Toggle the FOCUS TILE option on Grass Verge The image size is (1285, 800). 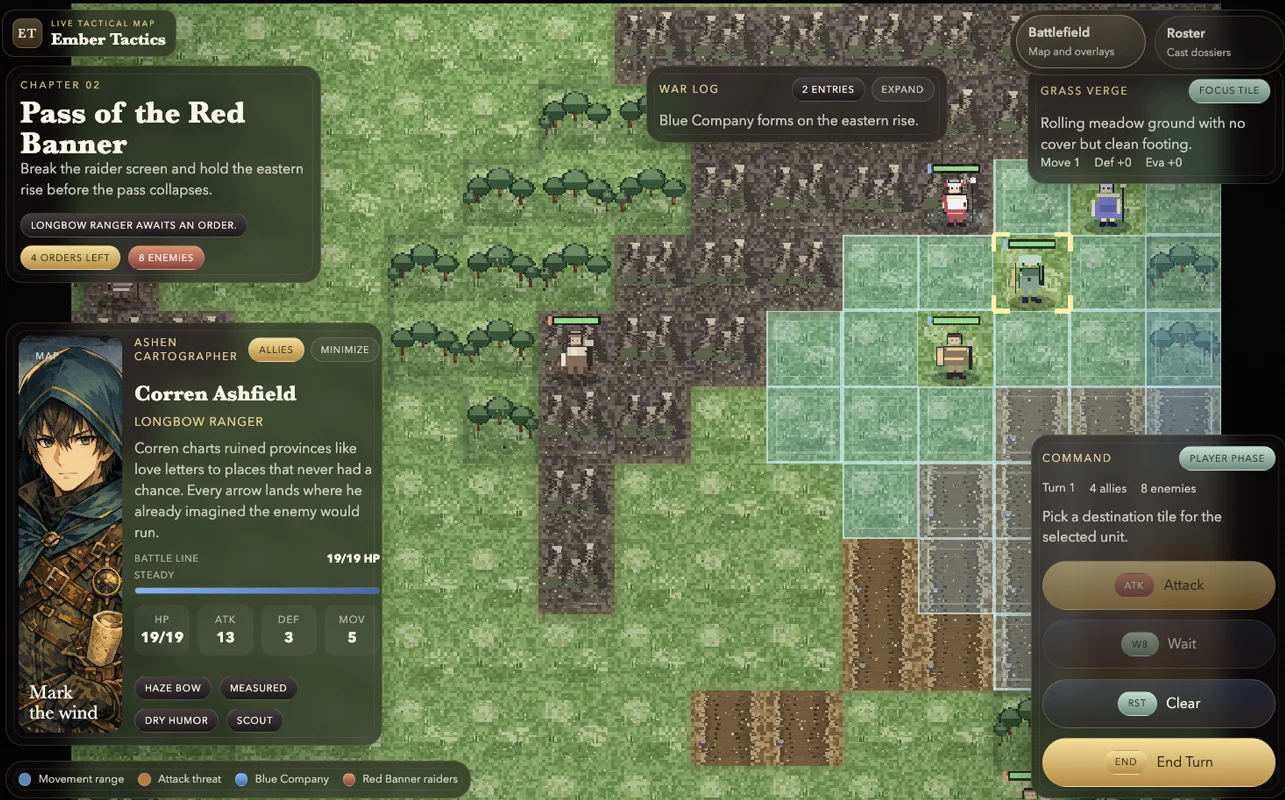tap(1229, 90)
